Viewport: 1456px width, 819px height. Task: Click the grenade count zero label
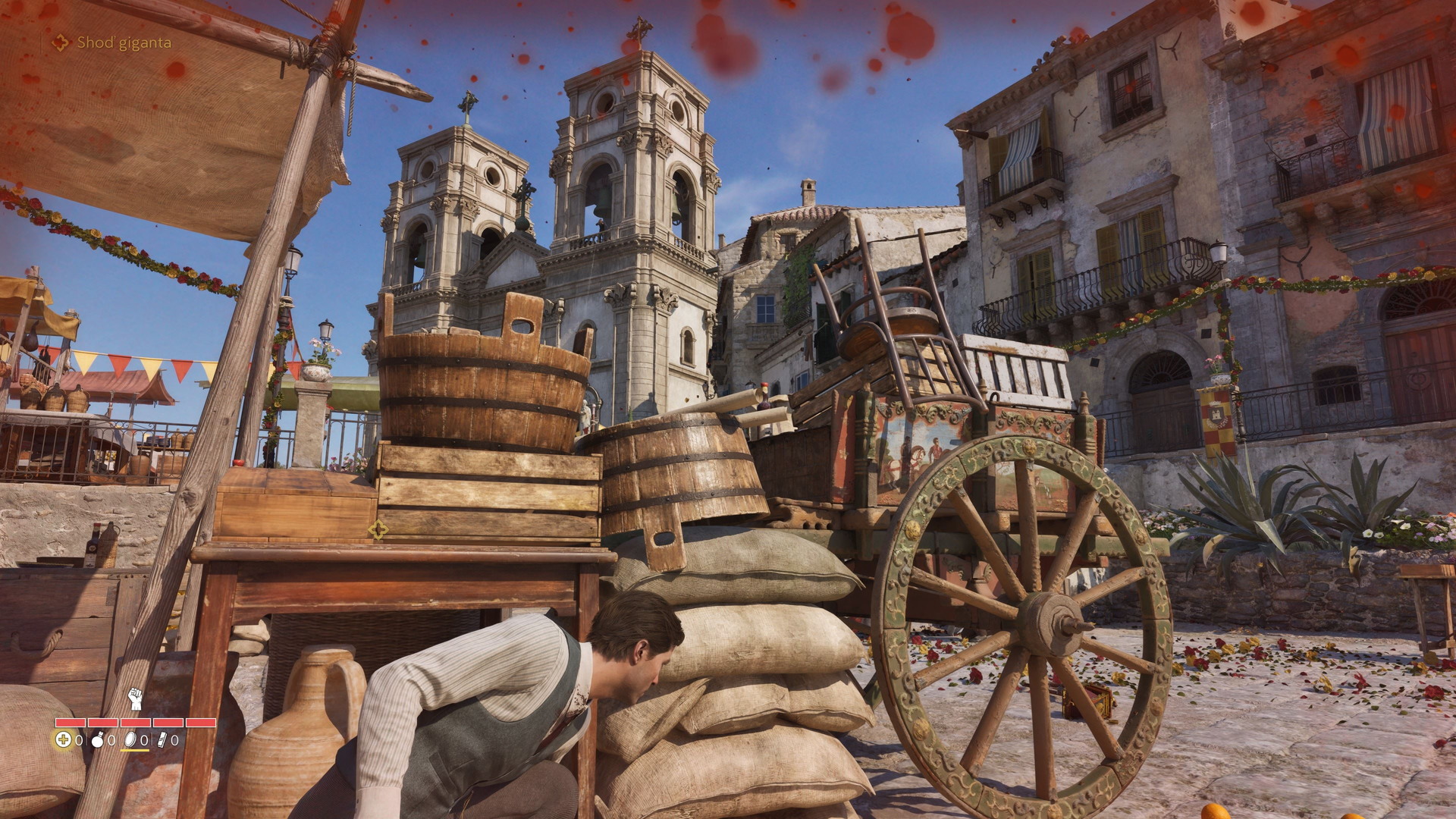pyautogui.click(x=111, y=741)
